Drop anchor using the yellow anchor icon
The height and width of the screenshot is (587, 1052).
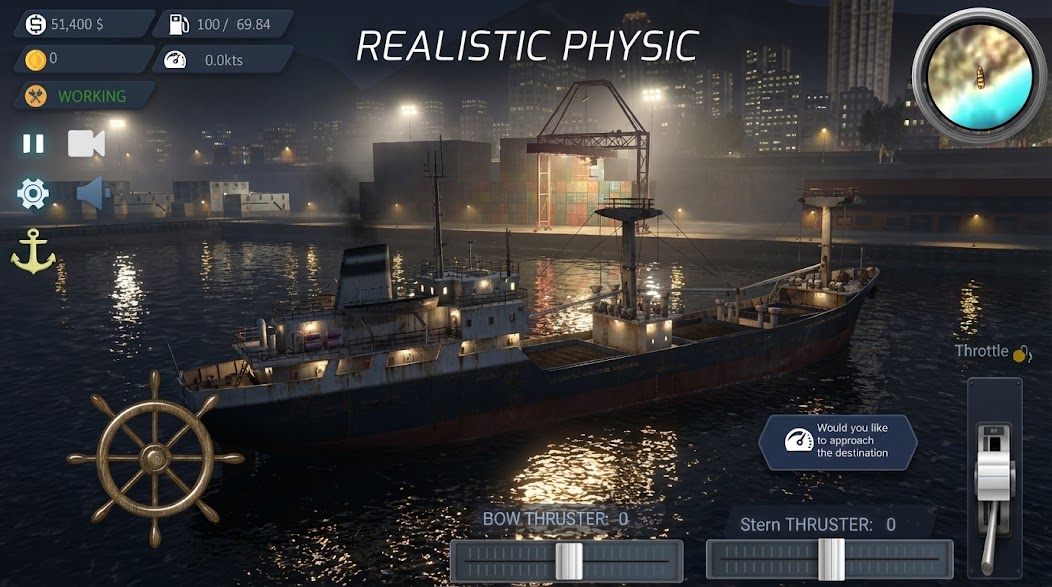pyautogui.click(x=33, y=251)
